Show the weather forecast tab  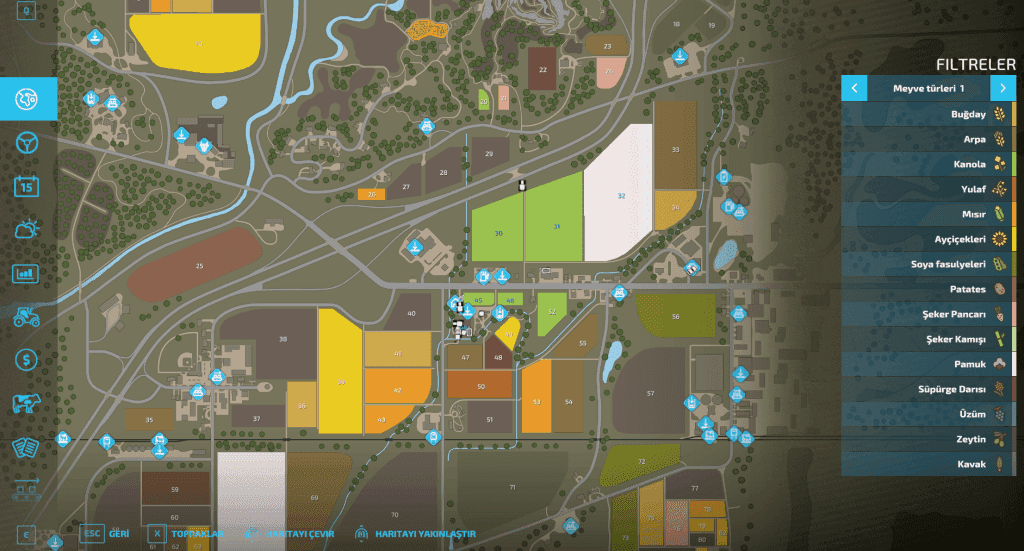coord(27,229)
